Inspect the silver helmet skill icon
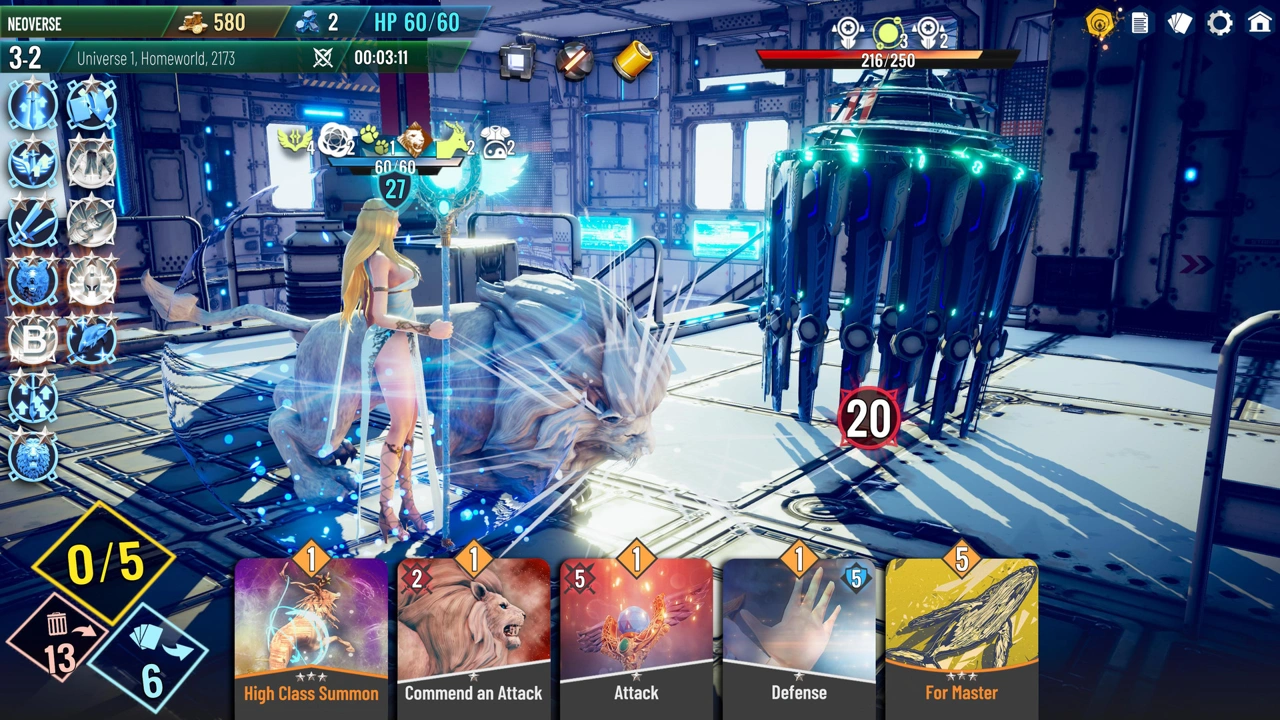The height and width of the screenshot is (720, 1280). click(x=92, y=281)
